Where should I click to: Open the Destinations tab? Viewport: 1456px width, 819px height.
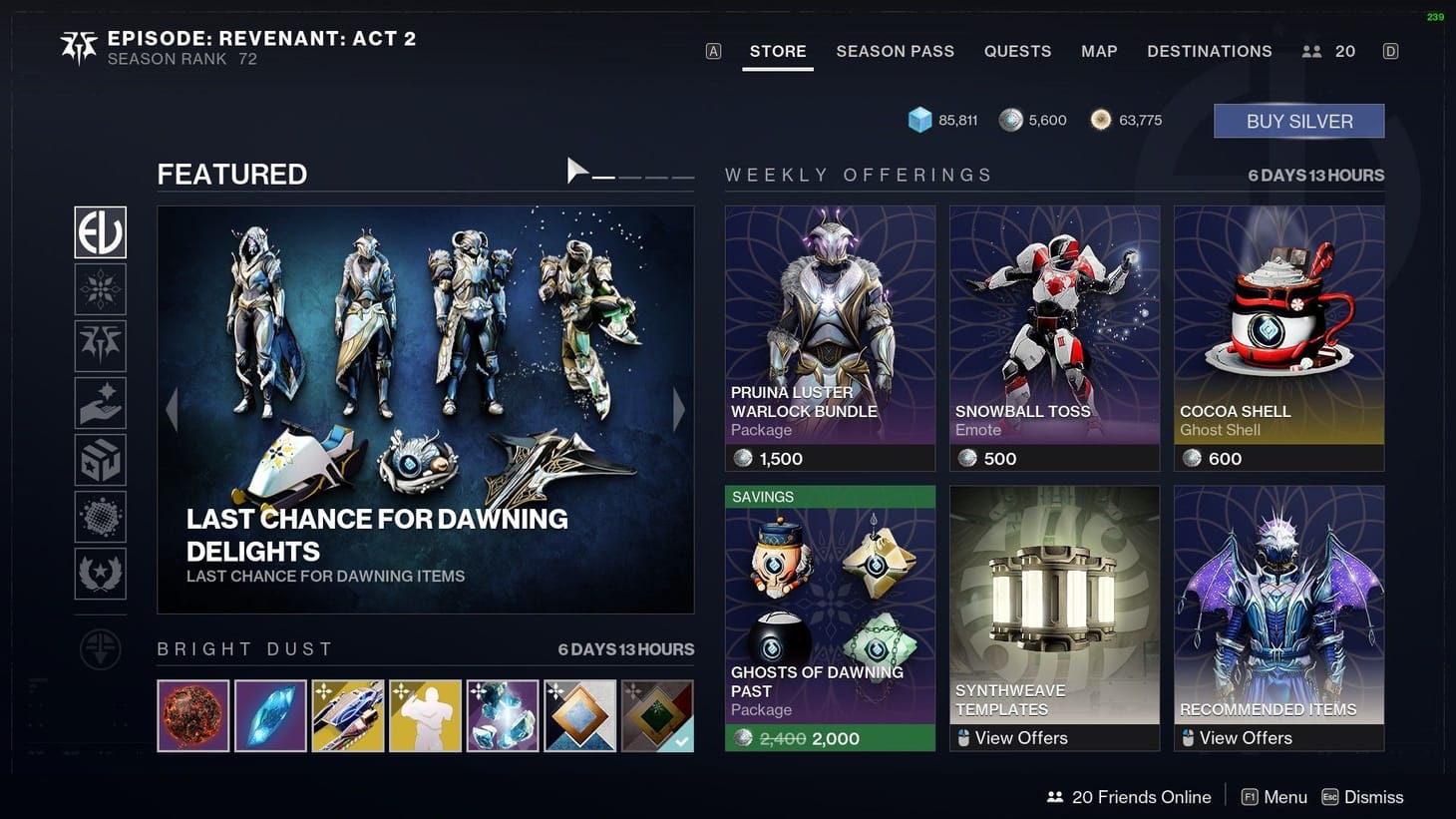(x=1209, y=51)
